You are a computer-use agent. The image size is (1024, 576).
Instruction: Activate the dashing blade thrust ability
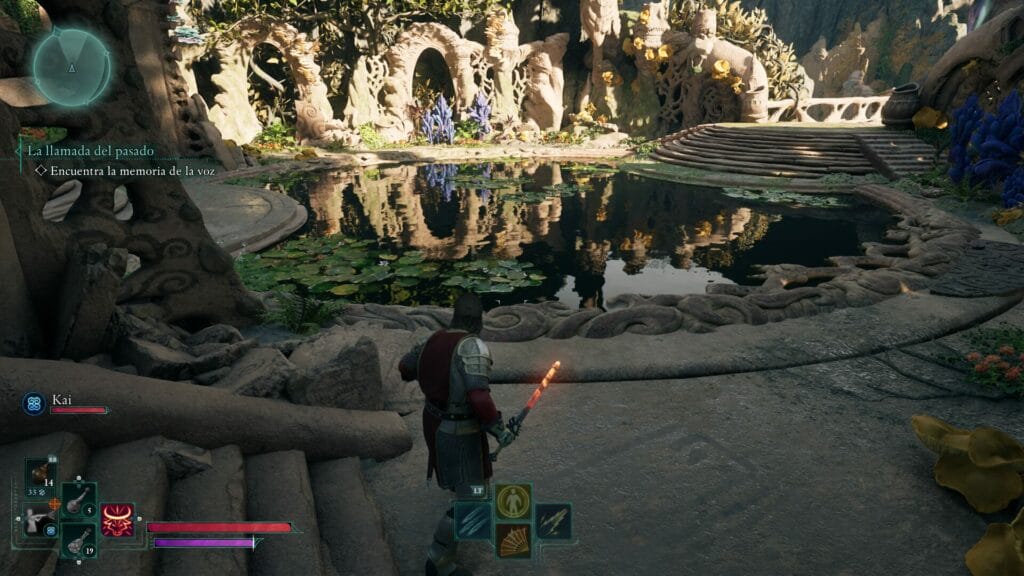pos(552,521)
